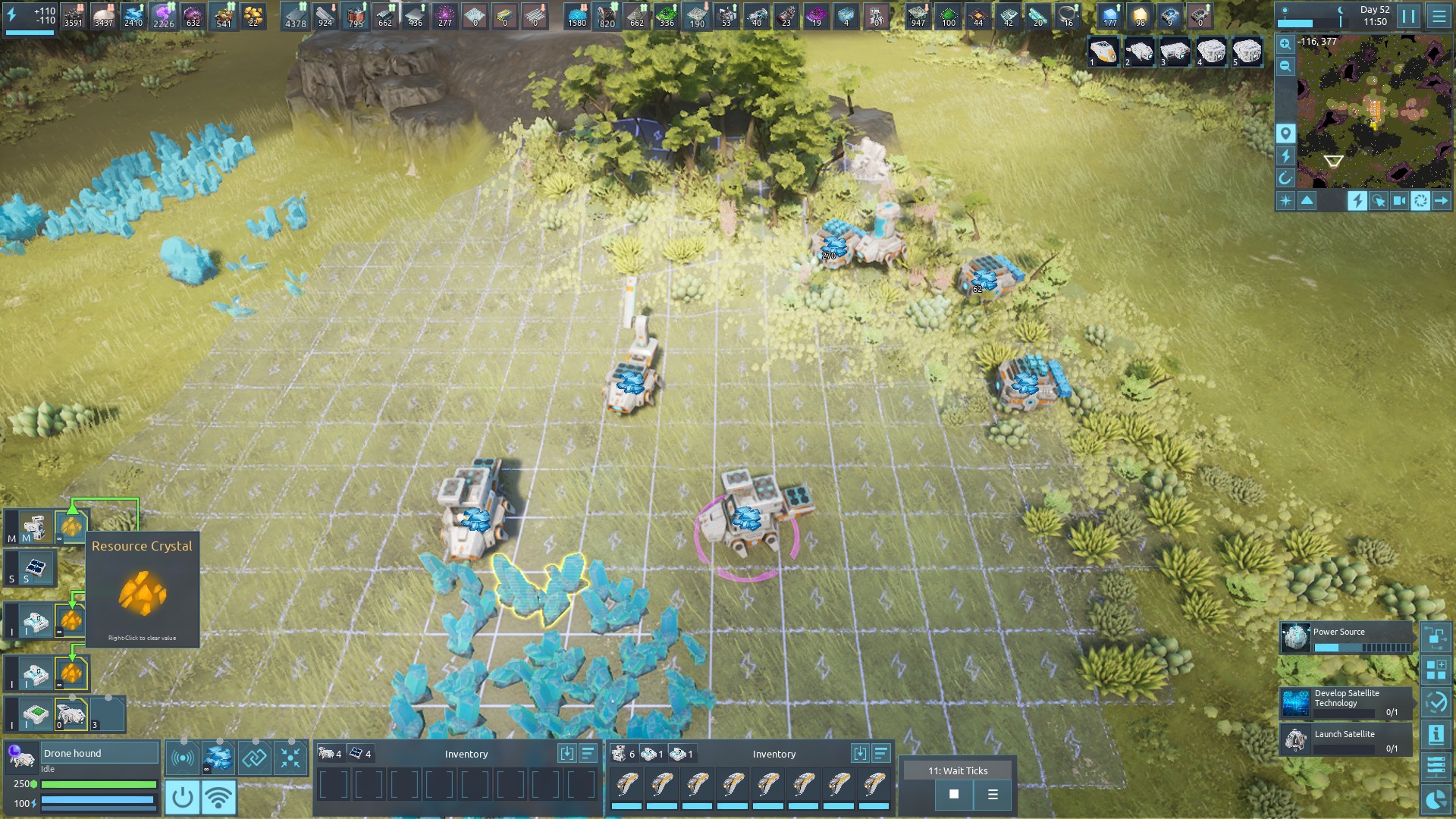Stop the Wait Ticks behavior

[x=954, y=794]
